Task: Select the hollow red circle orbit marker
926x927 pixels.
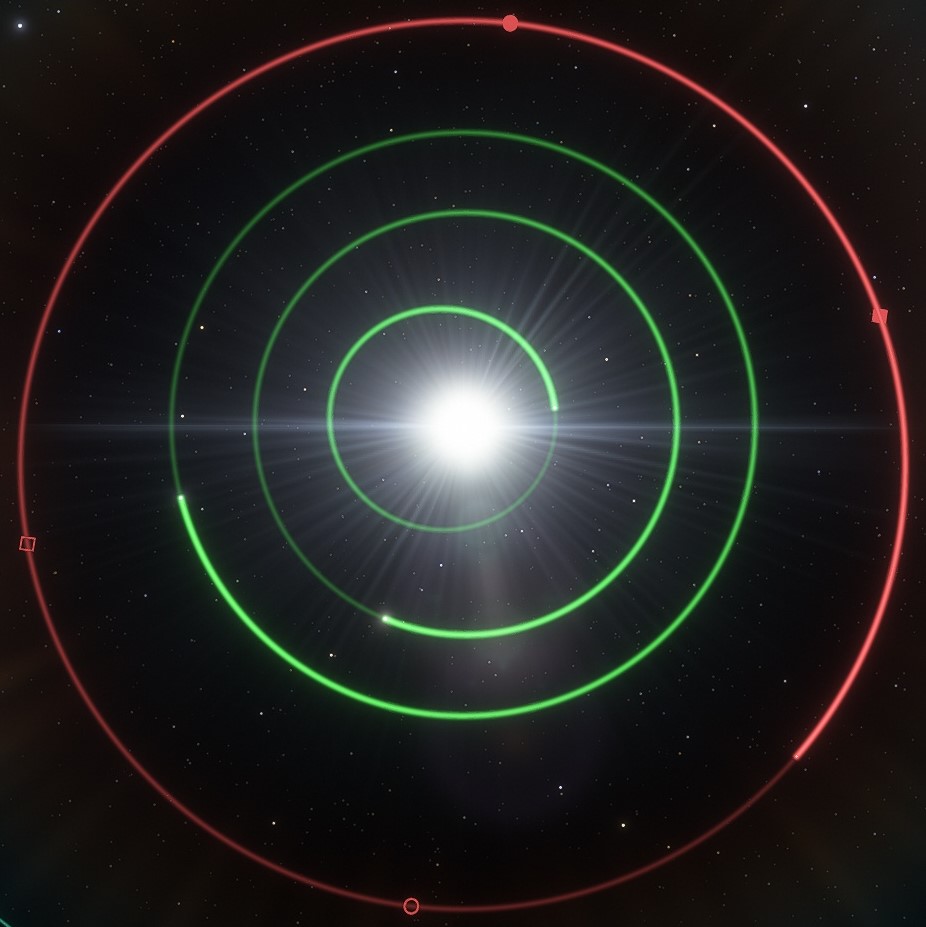Action: click(411, 906)
